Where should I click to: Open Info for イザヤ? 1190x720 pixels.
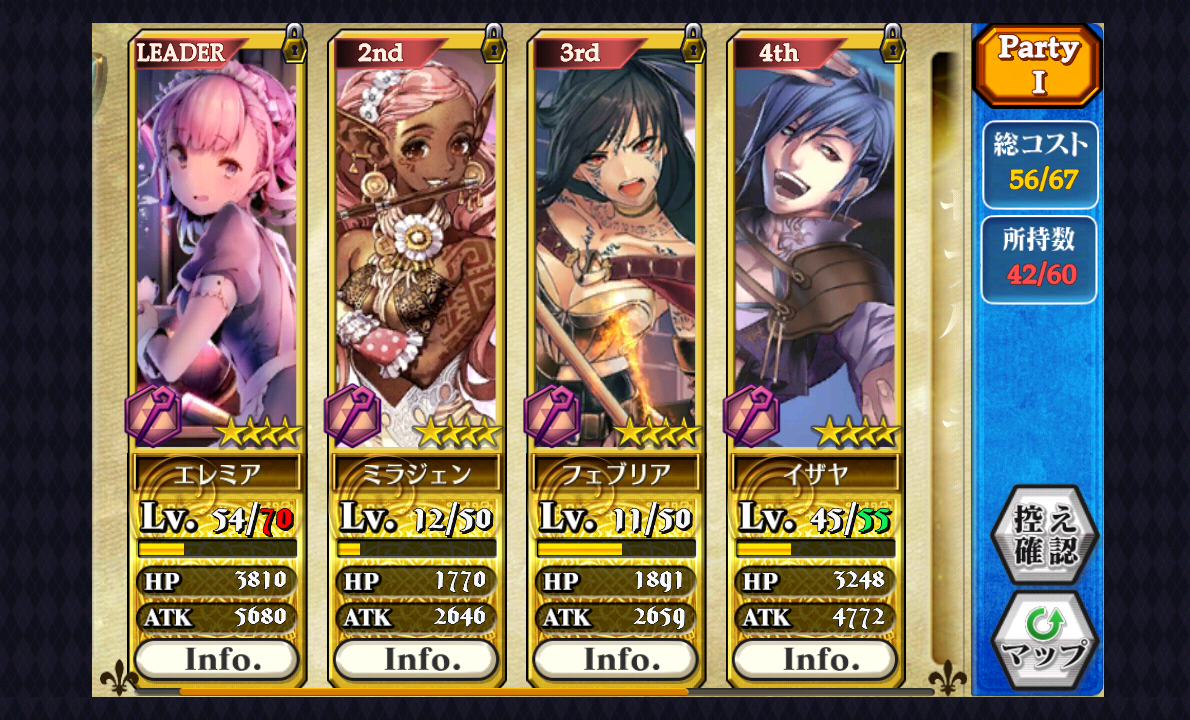815,660
